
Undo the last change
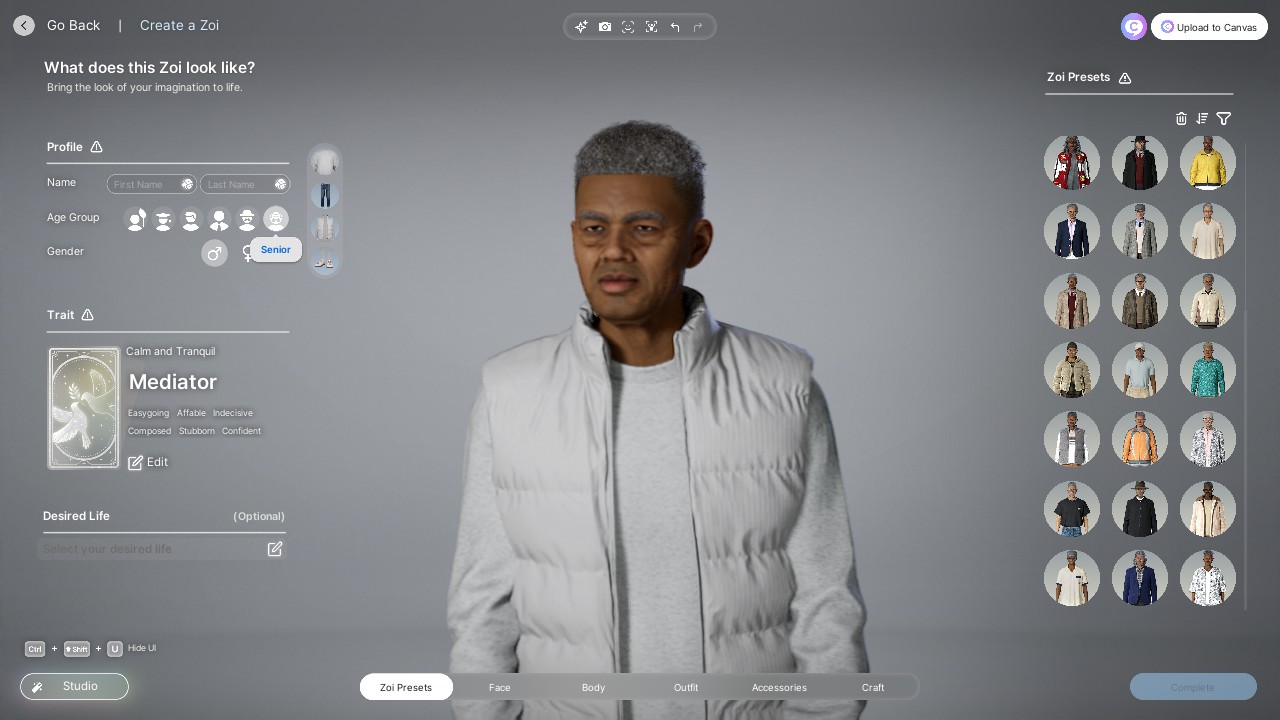click(x=675, y=27)
